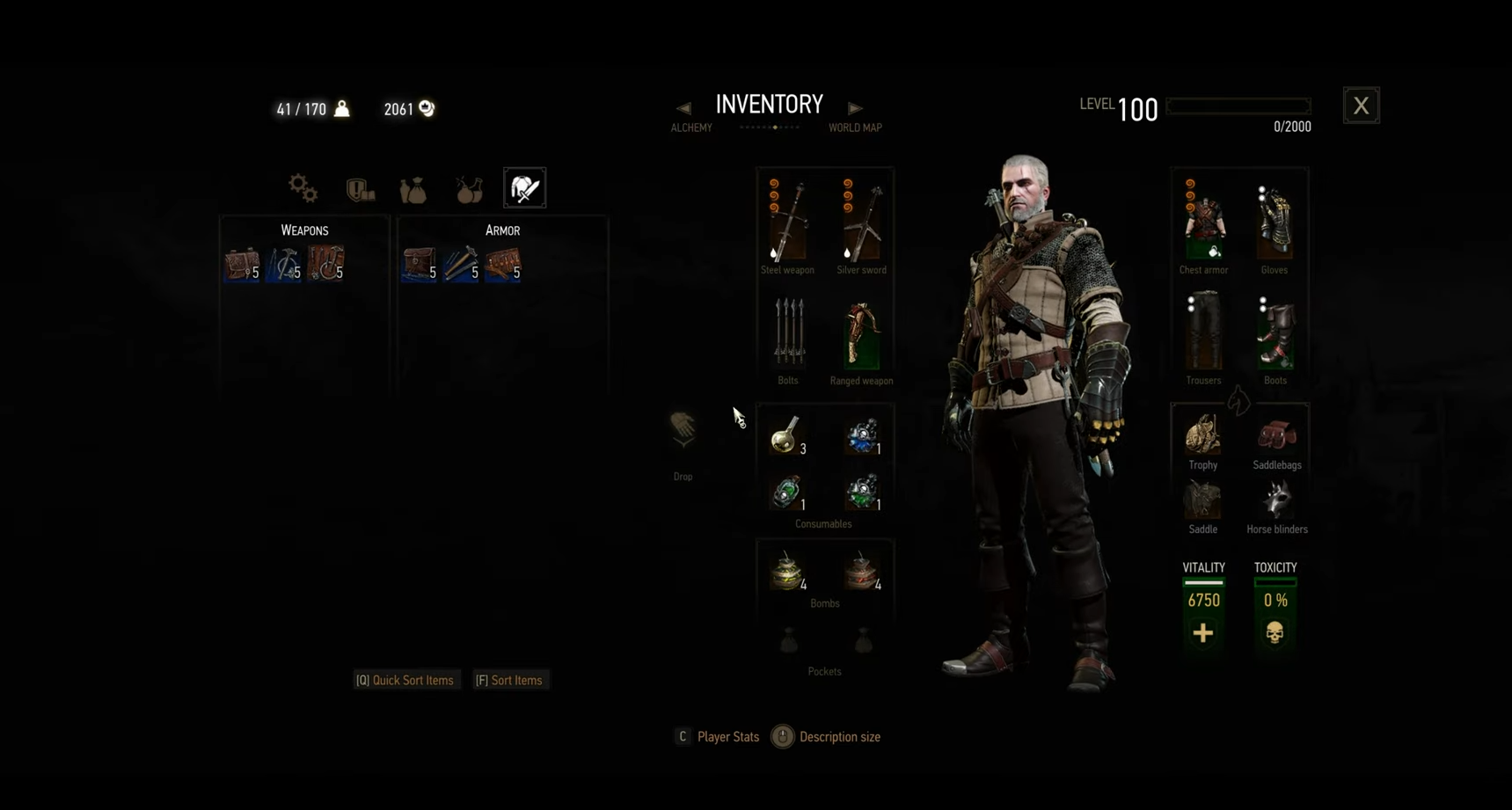Switch to the gear-shaped crafting items tab

point(303,187)
